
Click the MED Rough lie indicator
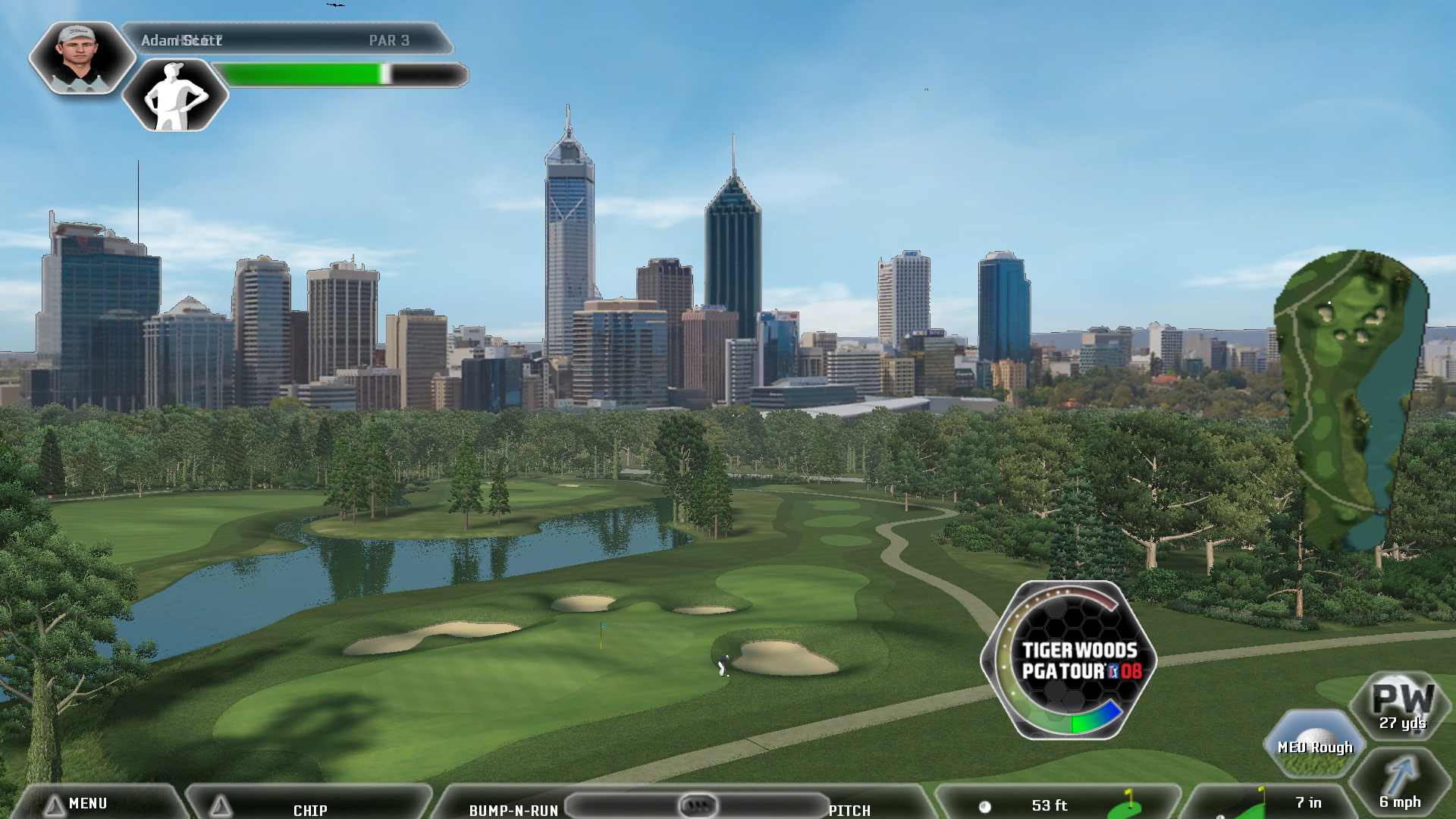[1314, 745]
